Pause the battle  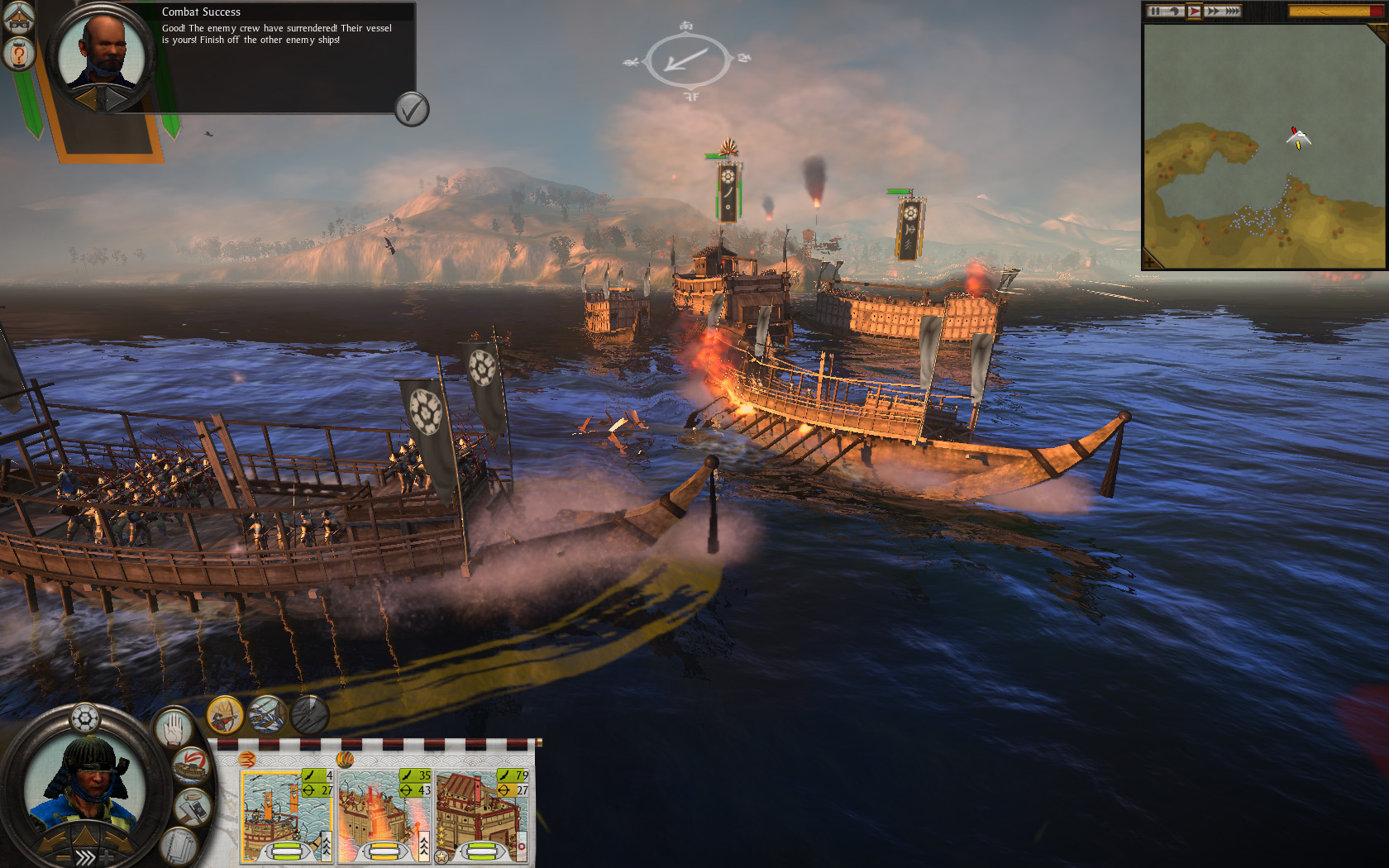[x=1156, y=11]
